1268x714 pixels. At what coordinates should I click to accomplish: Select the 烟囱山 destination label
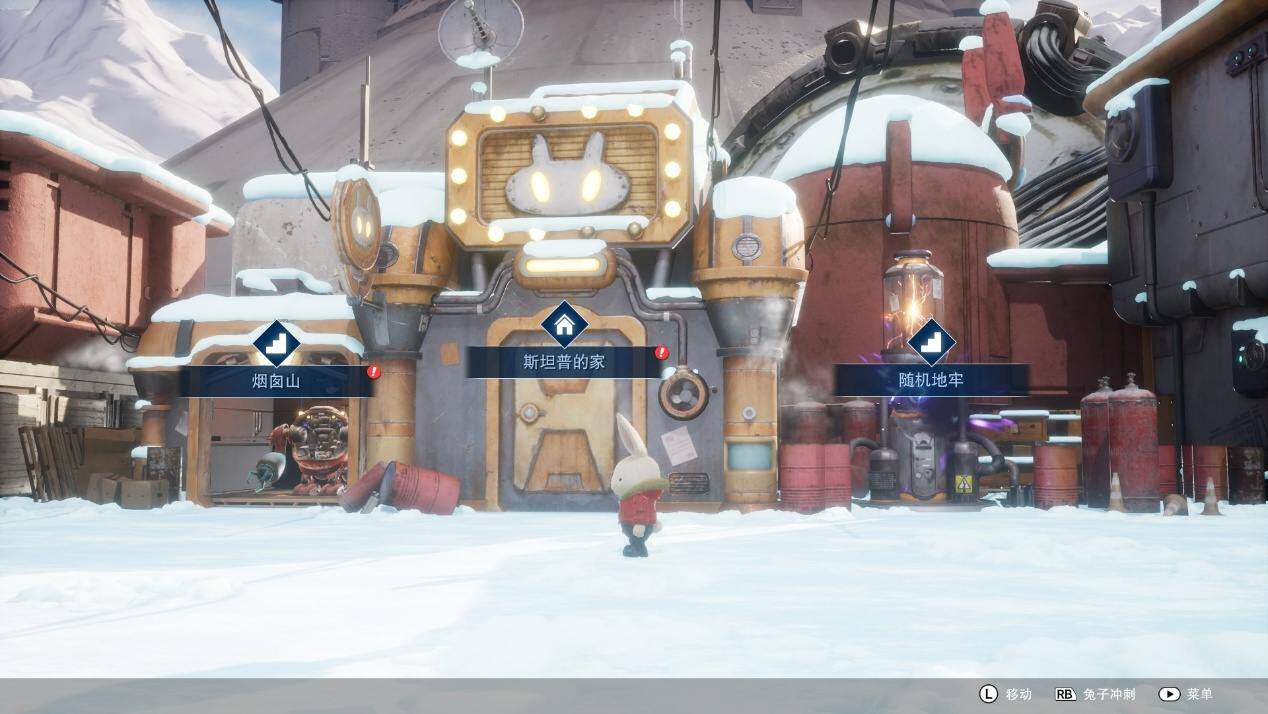click(276, 381)
